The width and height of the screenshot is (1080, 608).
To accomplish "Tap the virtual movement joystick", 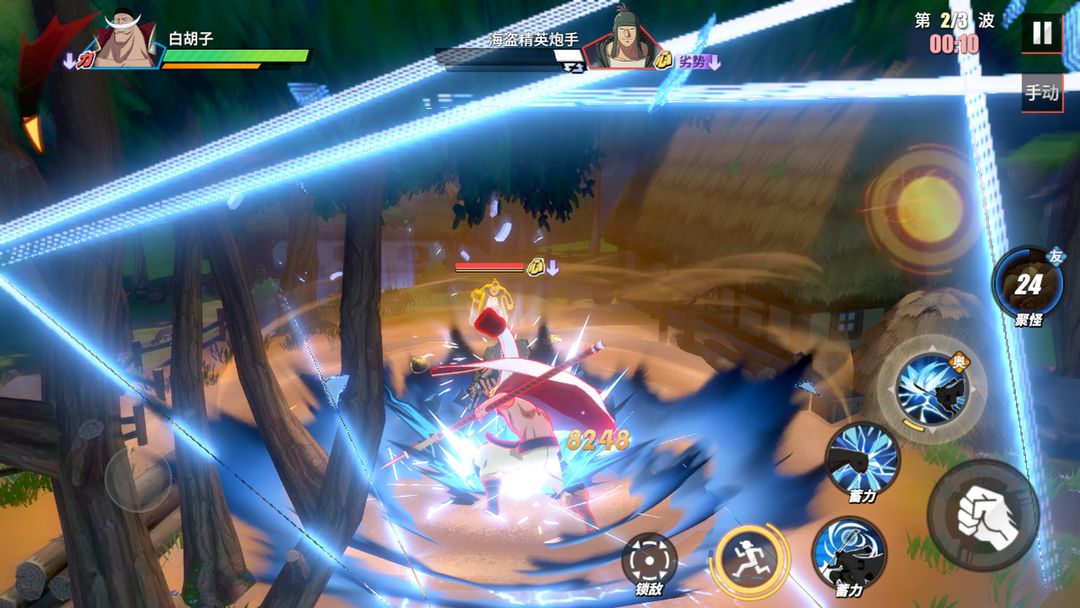I will [x=139, y=480].
